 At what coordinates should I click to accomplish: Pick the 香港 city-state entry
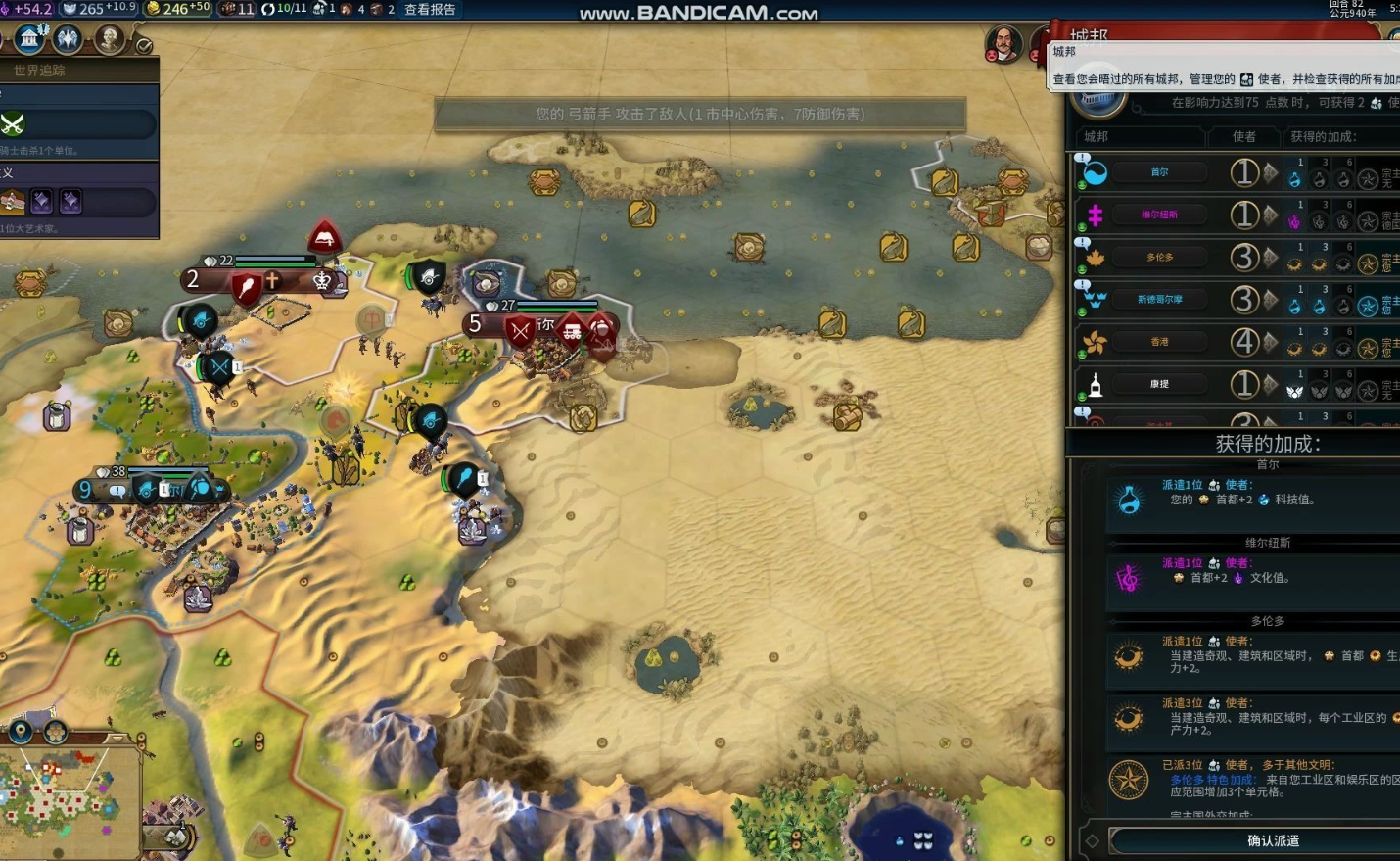point(1159,342)
